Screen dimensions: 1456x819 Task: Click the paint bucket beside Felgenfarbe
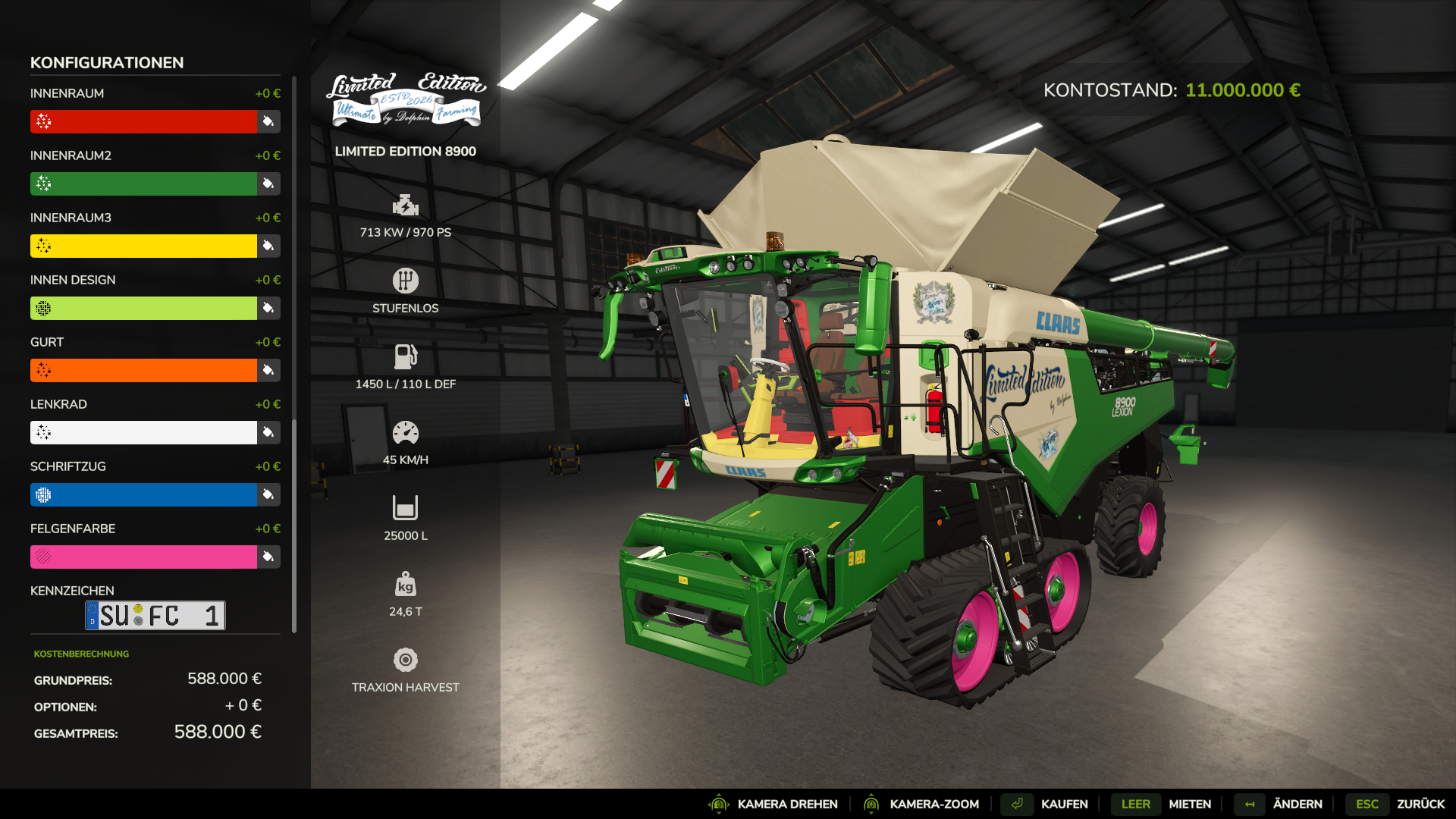click(x=268, y=557)
